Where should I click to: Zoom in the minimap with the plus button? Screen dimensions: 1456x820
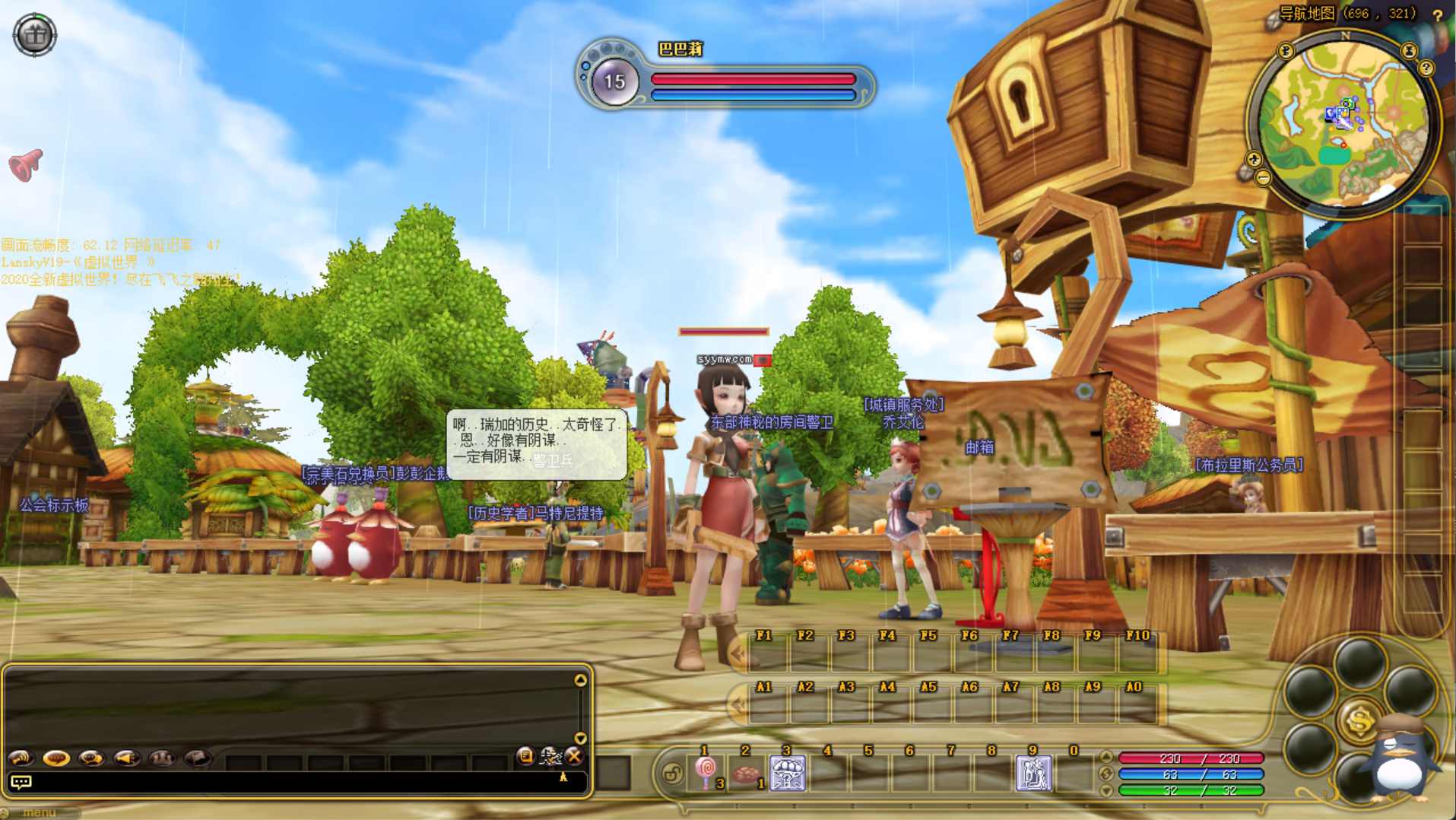pos(1254,159)
